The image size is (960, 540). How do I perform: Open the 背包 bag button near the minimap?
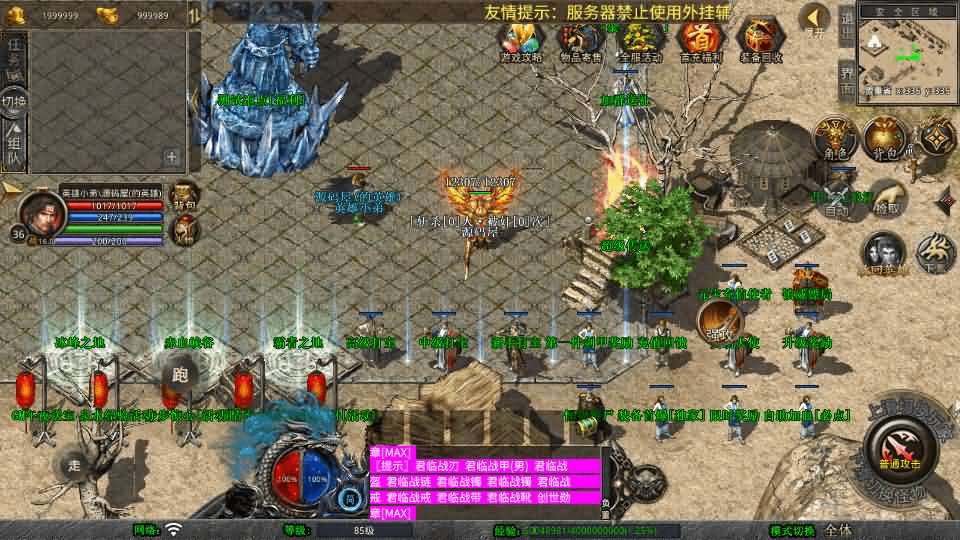click(x=883, y=137)
